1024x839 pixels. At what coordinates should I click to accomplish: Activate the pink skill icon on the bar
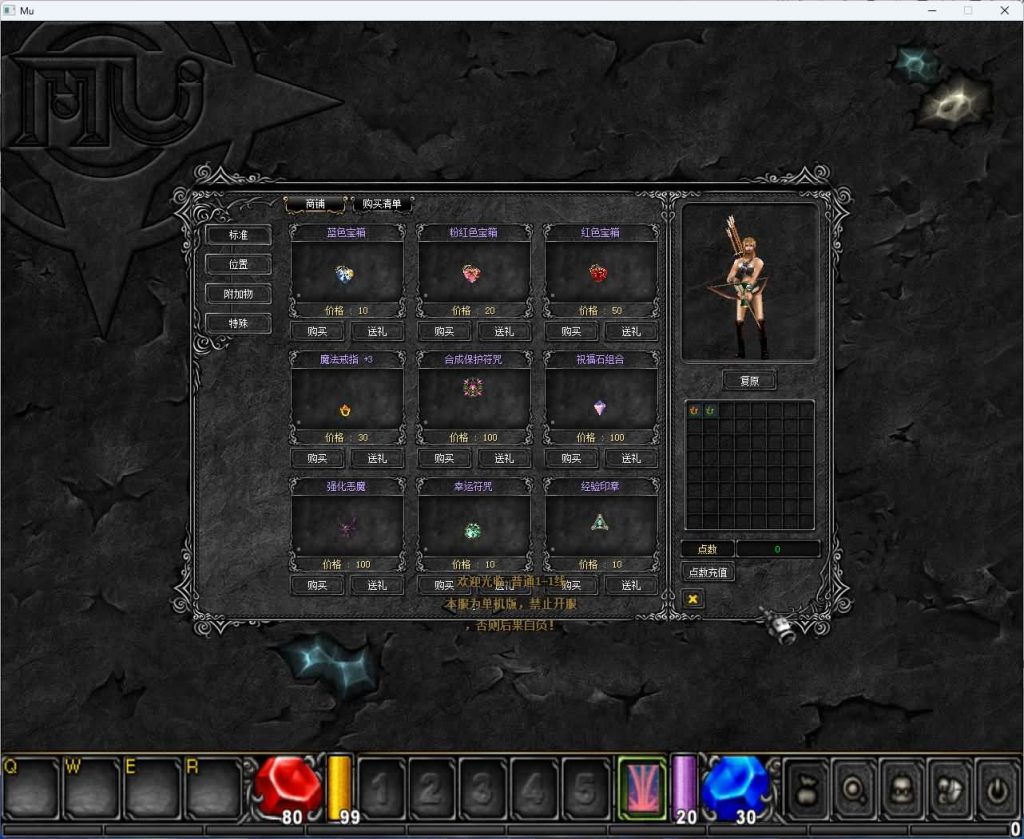(642, 789)
